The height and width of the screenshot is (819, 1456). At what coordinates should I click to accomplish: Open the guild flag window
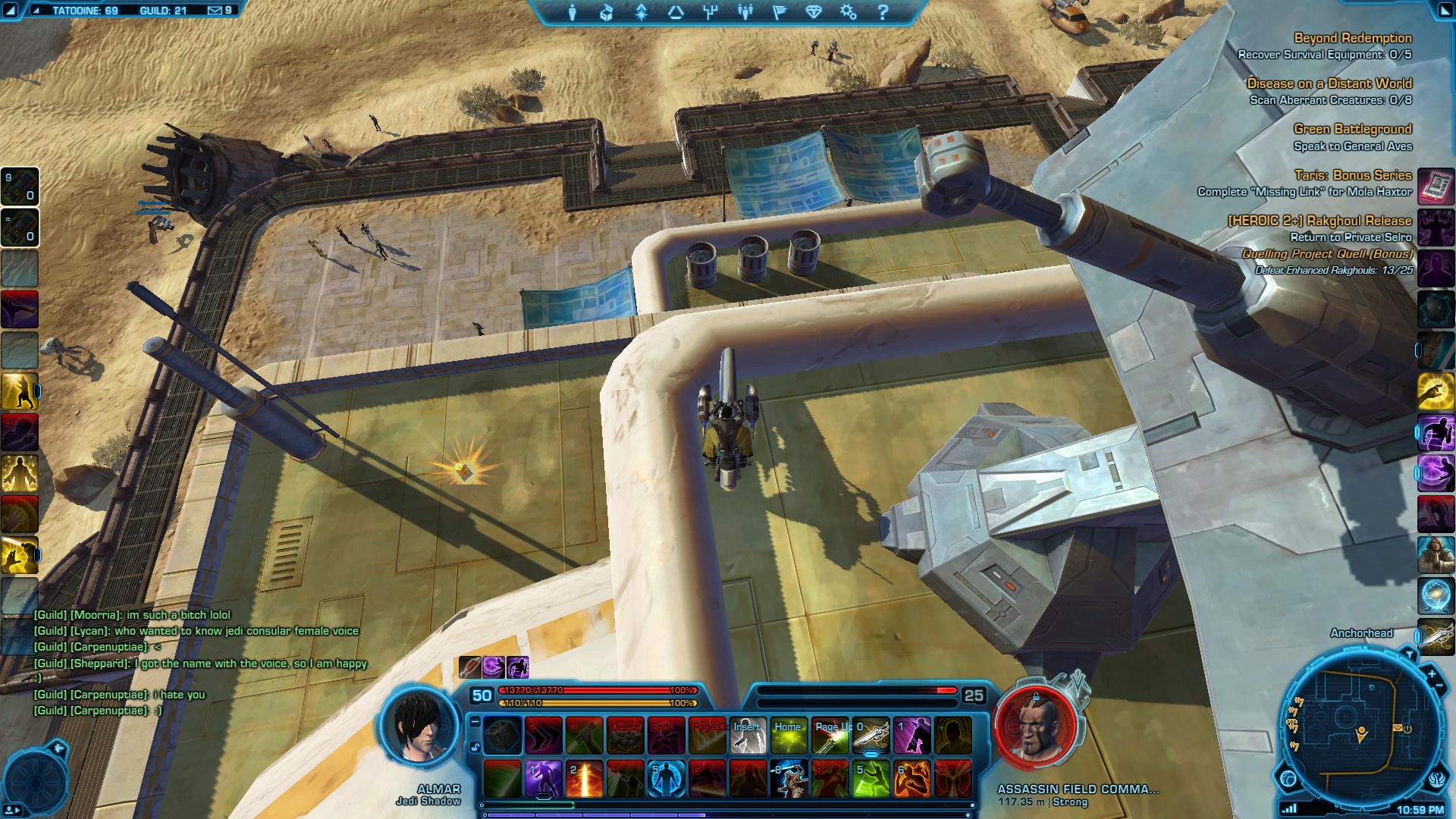[779, 12]
